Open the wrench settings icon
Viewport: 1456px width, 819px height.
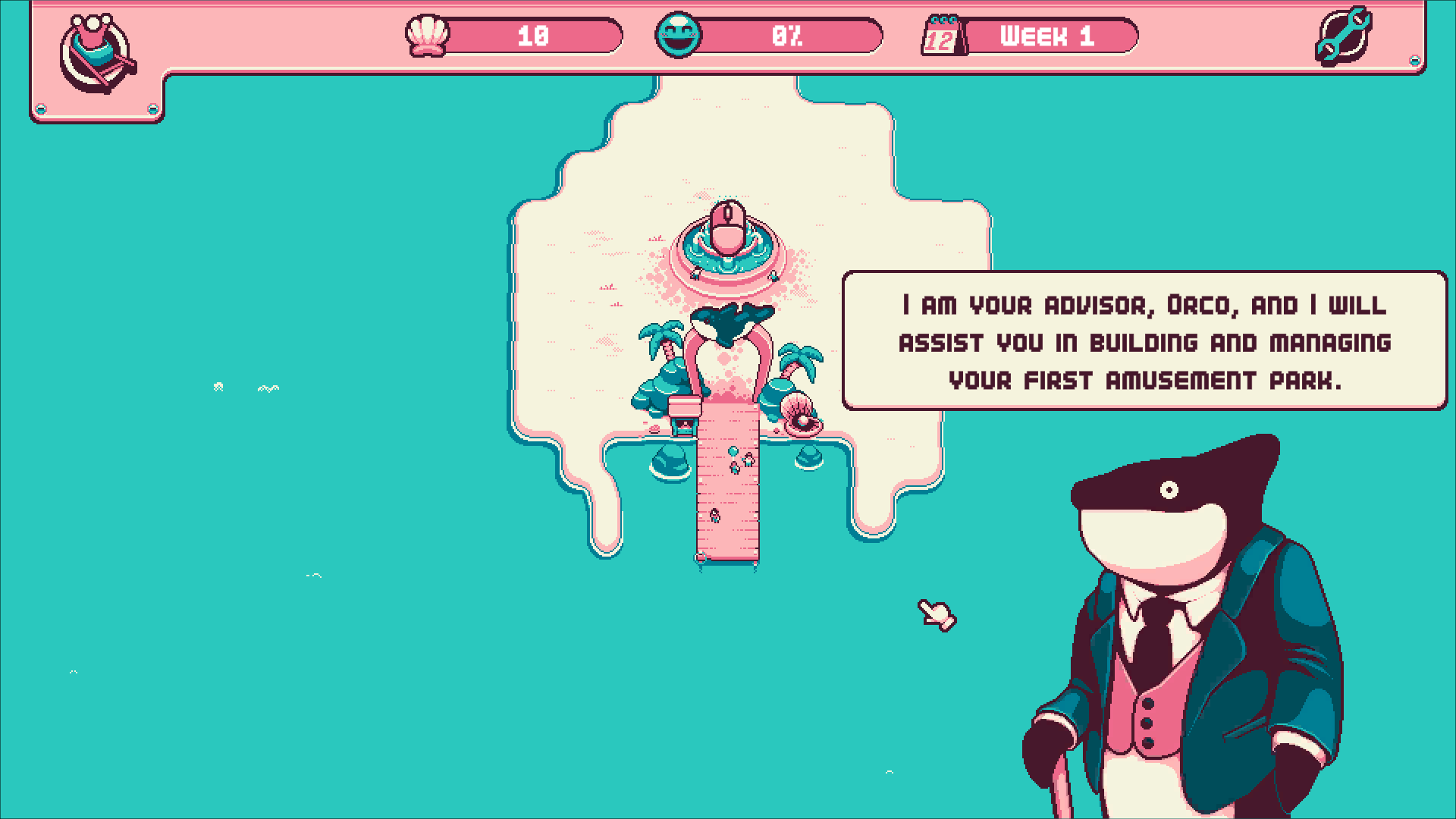click(1343, 36)
